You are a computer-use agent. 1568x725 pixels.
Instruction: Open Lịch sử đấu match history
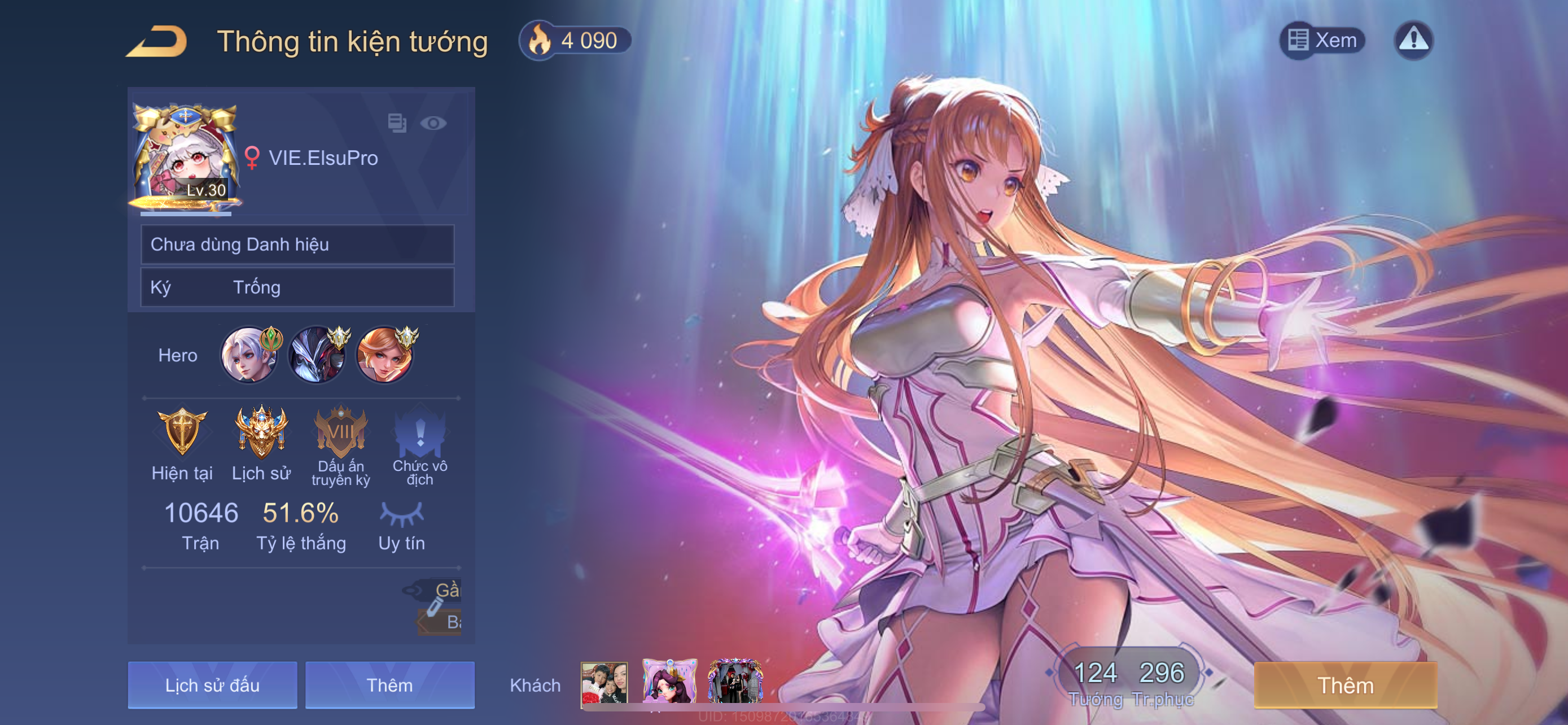click(212, 685)
